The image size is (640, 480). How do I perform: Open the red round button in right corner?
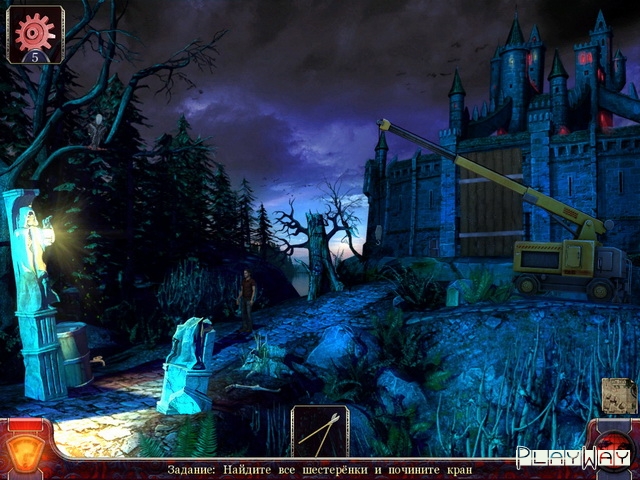[x=612, y=447]
